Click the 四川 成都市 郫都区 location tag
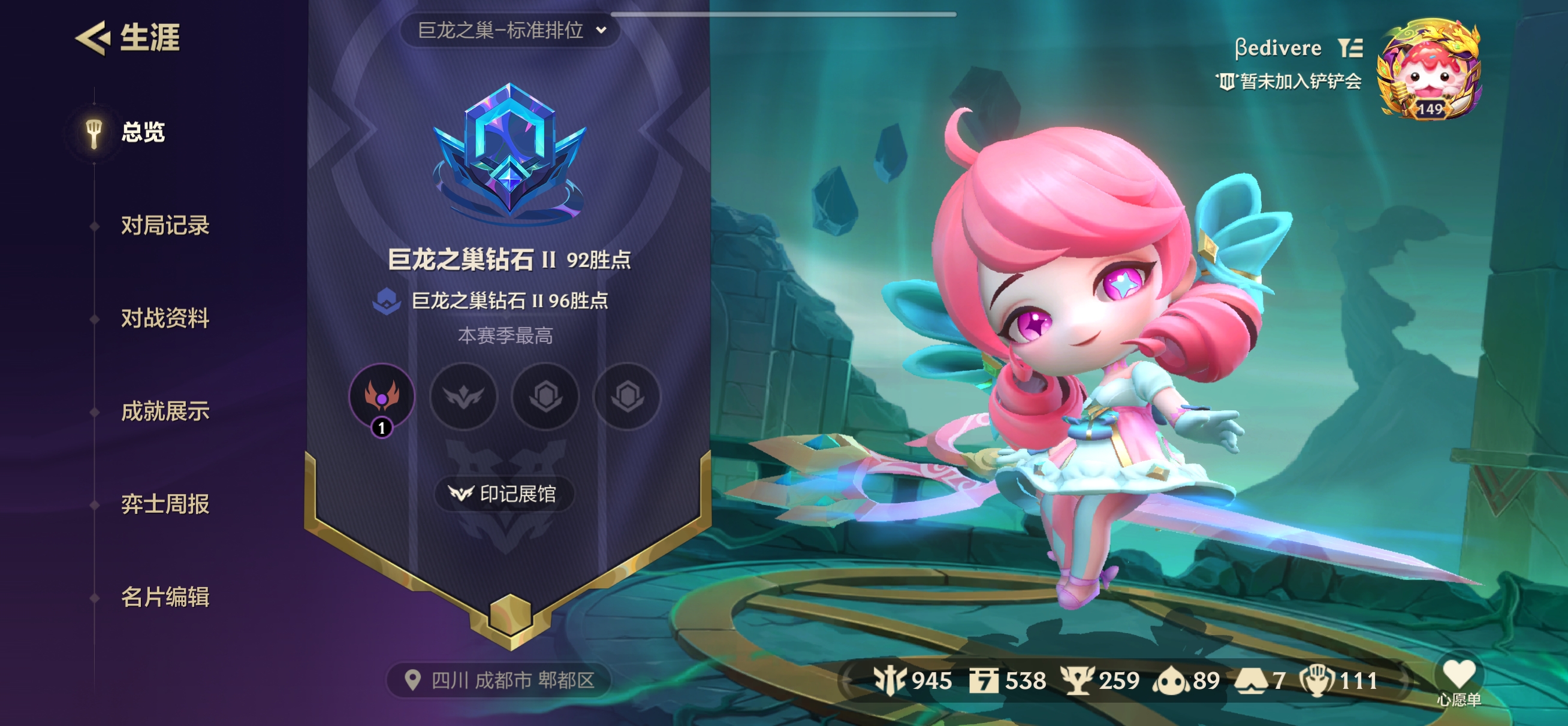 [500, 680]
